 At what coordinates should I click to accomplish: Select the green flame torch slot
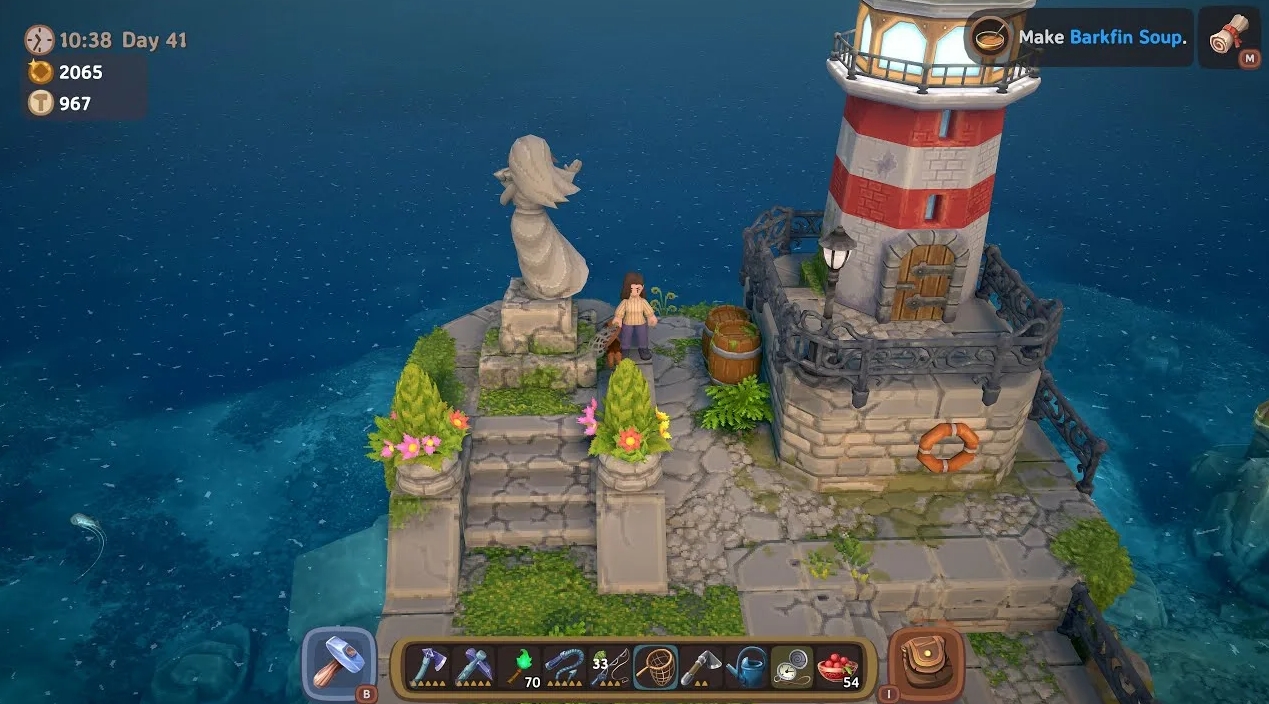click(519, 665)
